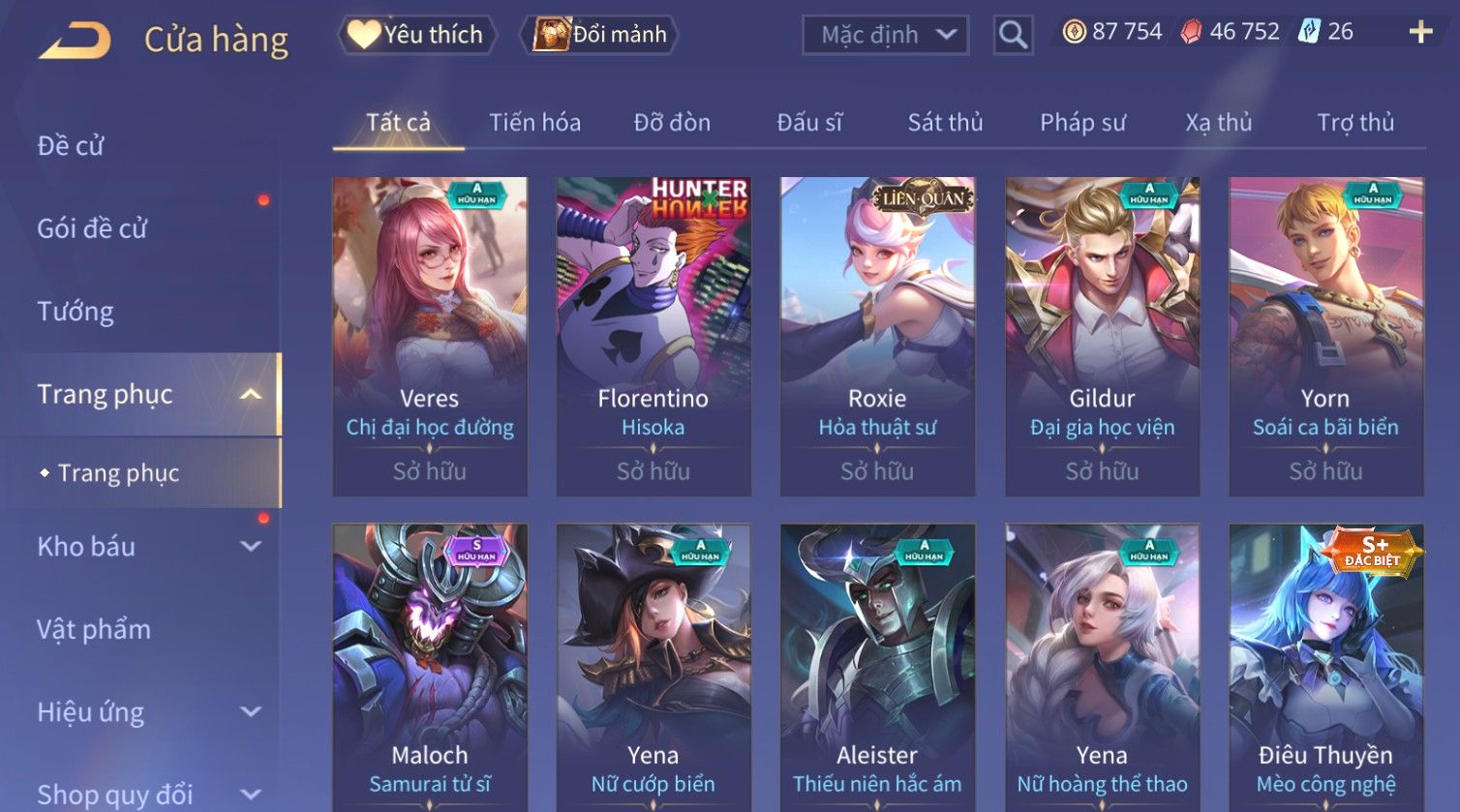Screen dimensions: 1460x812
Task: Open the Yêu thích favorites list
Action: coord(417,35)
